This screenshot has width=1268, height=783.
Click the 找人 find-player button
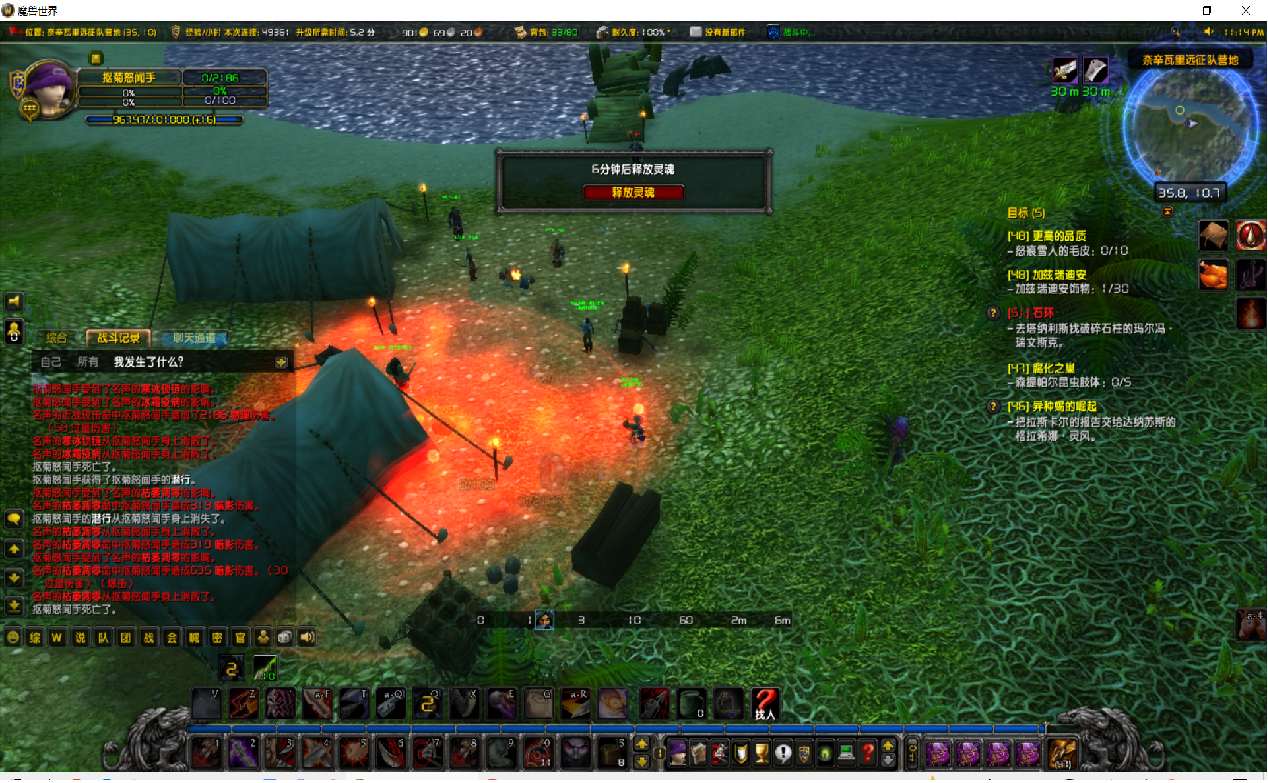pos(765,705)
